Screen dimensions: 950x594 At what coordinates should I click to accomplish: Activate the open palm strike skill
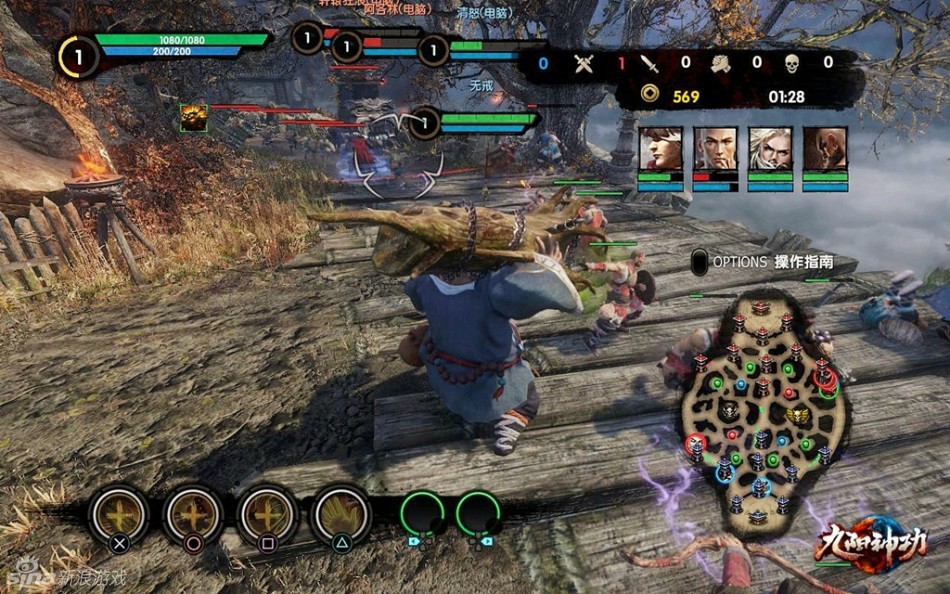pyautogui.click(x=341, y=514)
